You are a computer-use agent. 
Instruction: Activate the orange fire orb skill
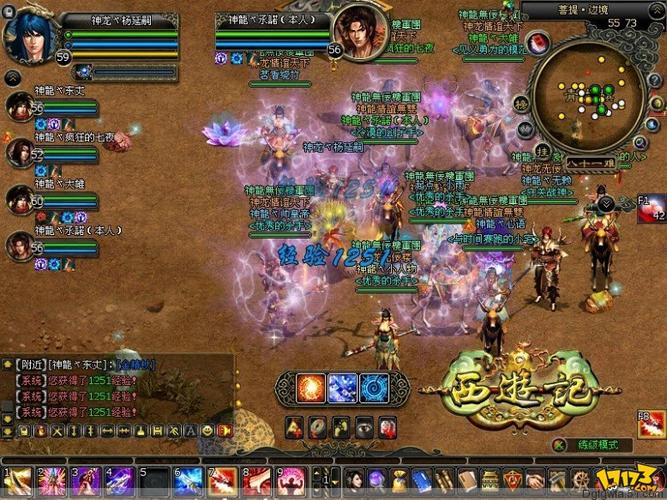(x=311, y=386)
